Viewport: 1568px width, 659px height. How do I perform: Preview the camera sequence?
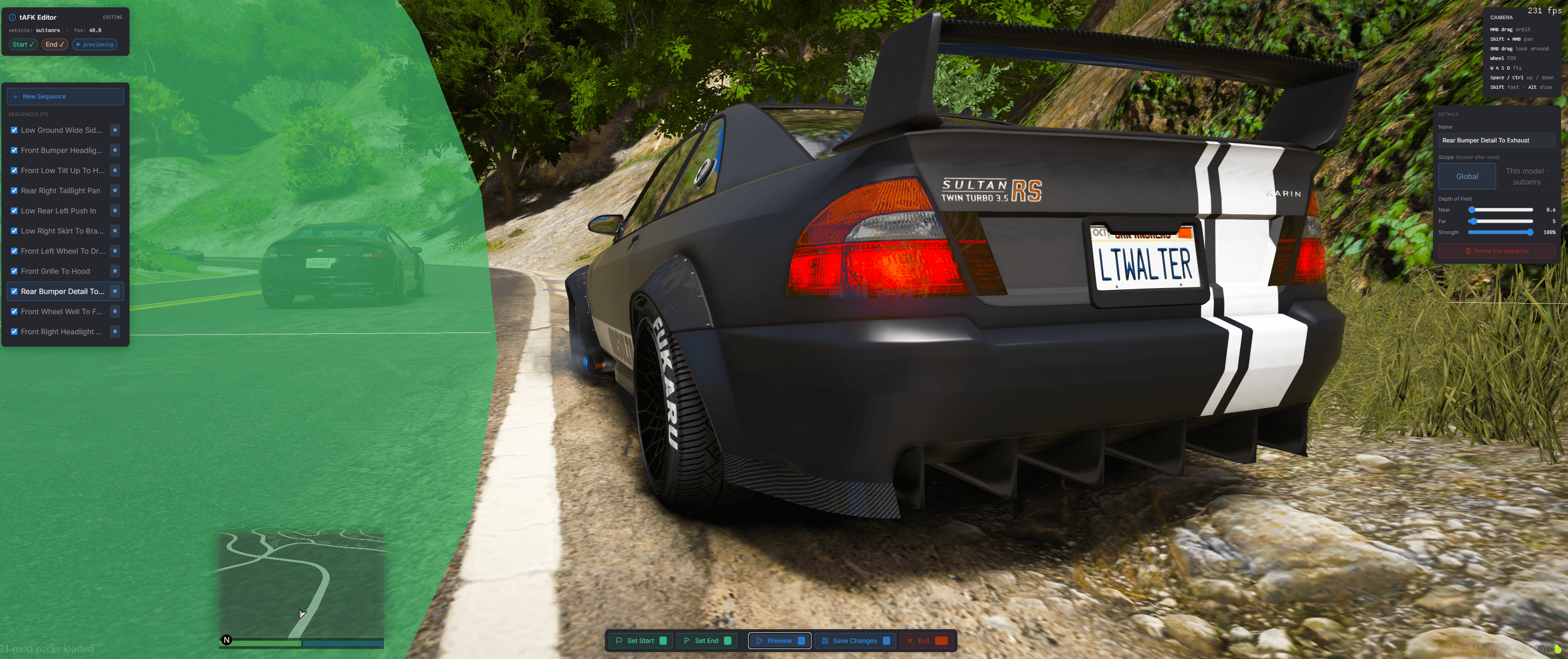click(779, 641)
